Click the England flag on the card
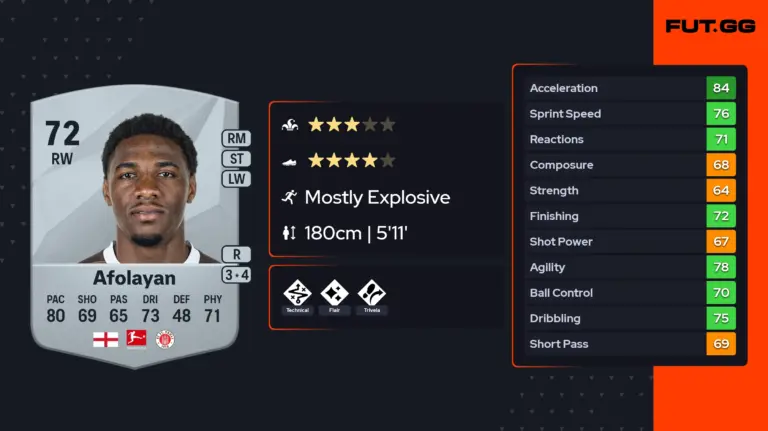768x431 pixels. (104, 339)
